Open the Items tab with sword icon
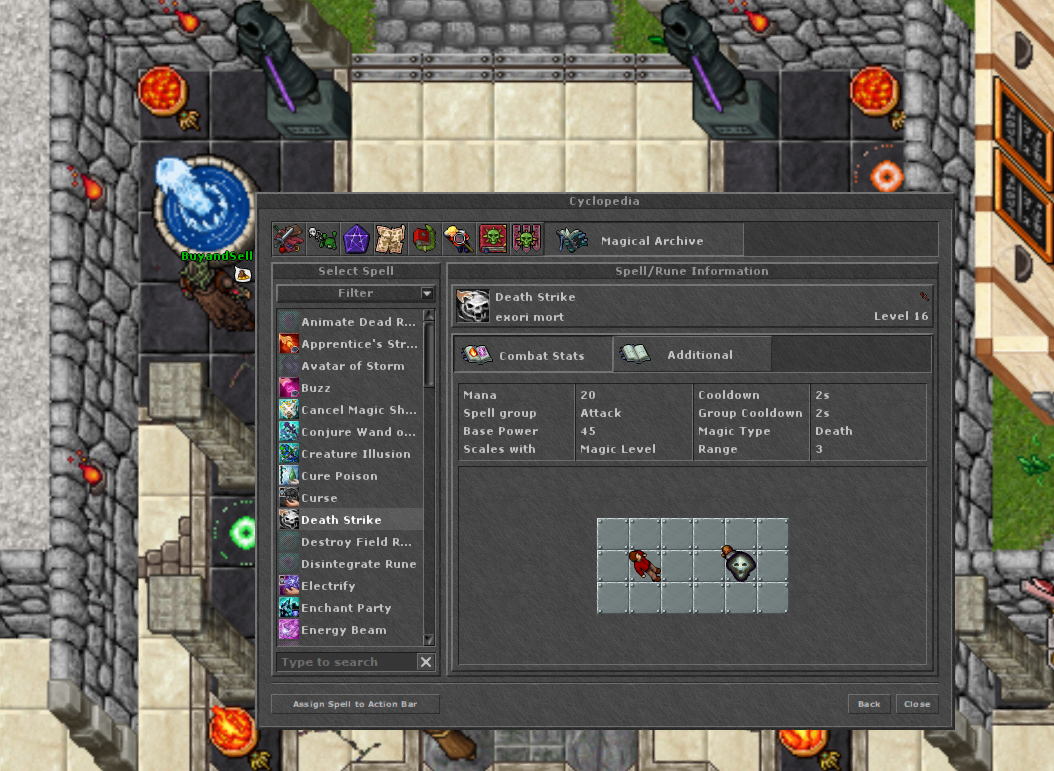This screenshot has height=771, width=1054. point(288,240)
